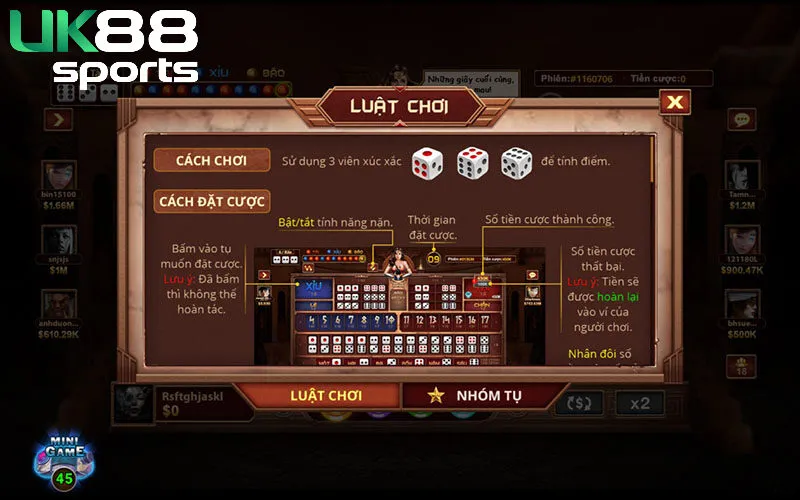Open the chat speech bubble icon
800x500 pixels.
[x=741, y=119]
